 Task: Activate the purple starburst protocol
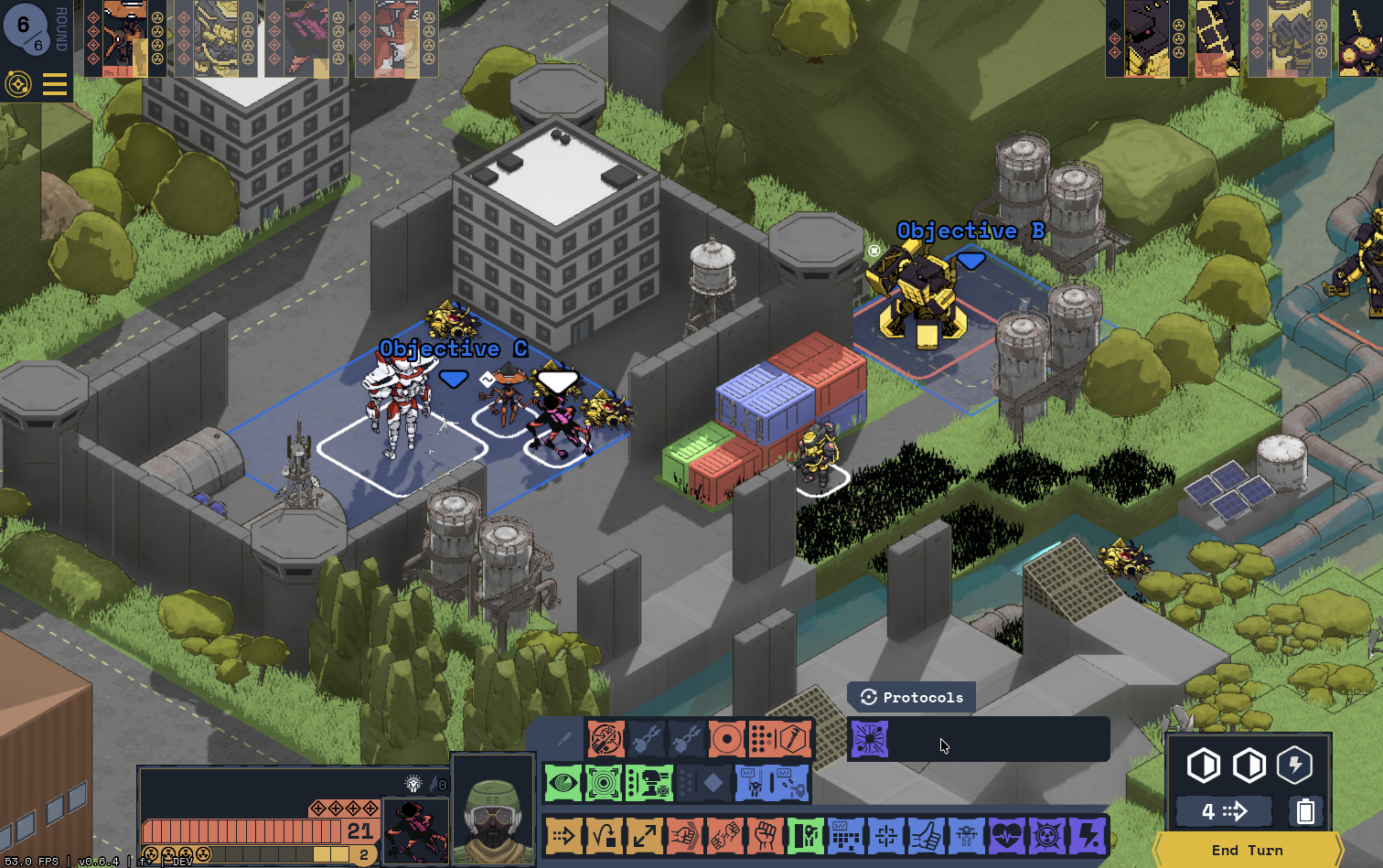click(x=869, y=739)
